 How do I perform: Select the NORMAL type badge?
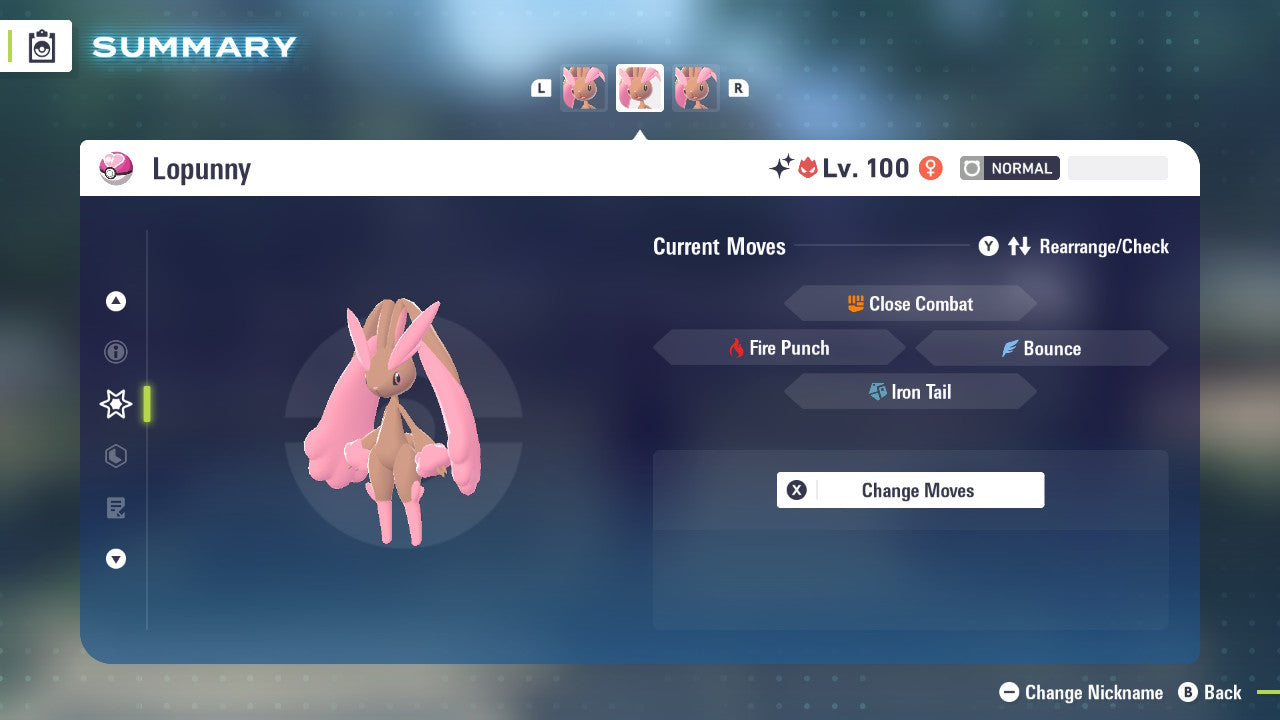pyautogui.click(x=1010, y=168)
